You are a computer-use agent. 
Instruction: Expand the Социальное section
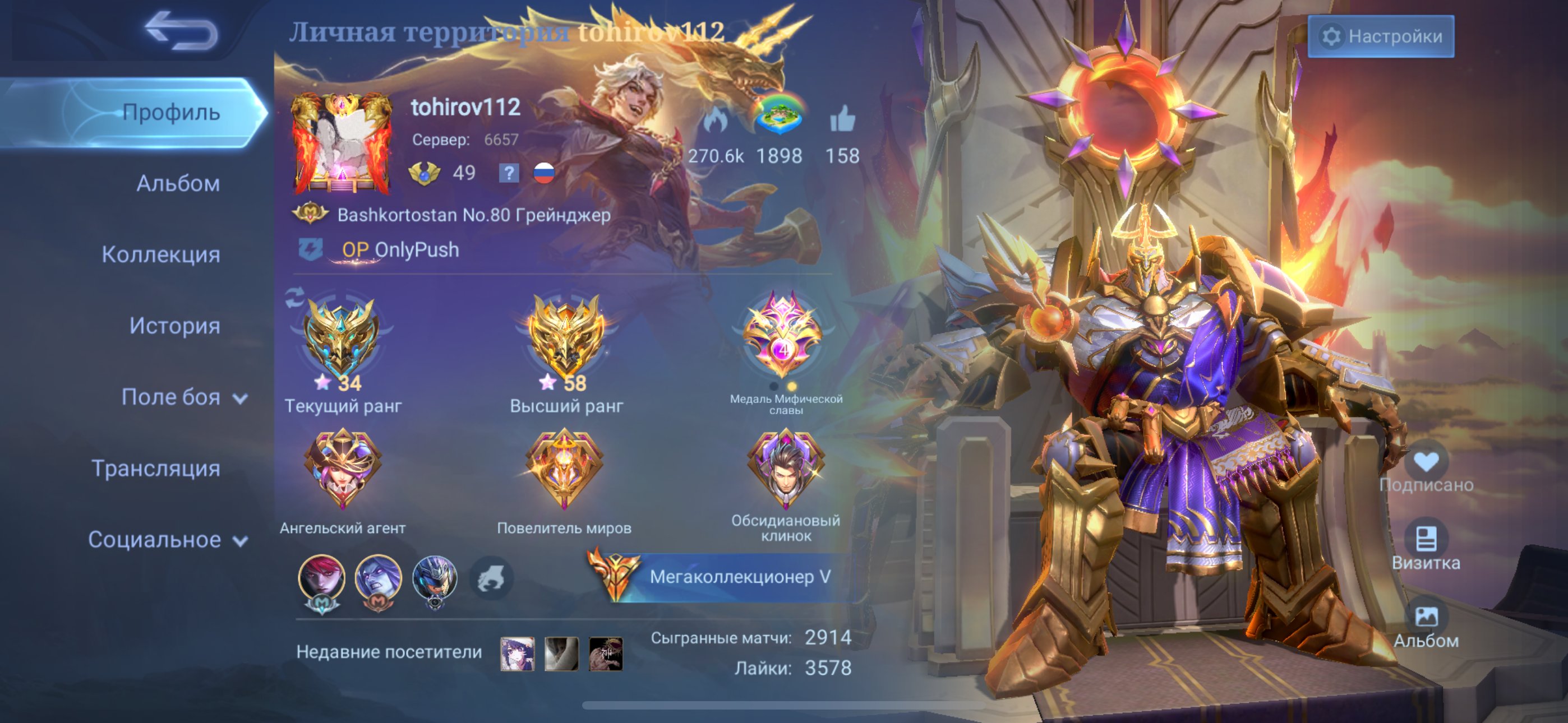[167, 540]
